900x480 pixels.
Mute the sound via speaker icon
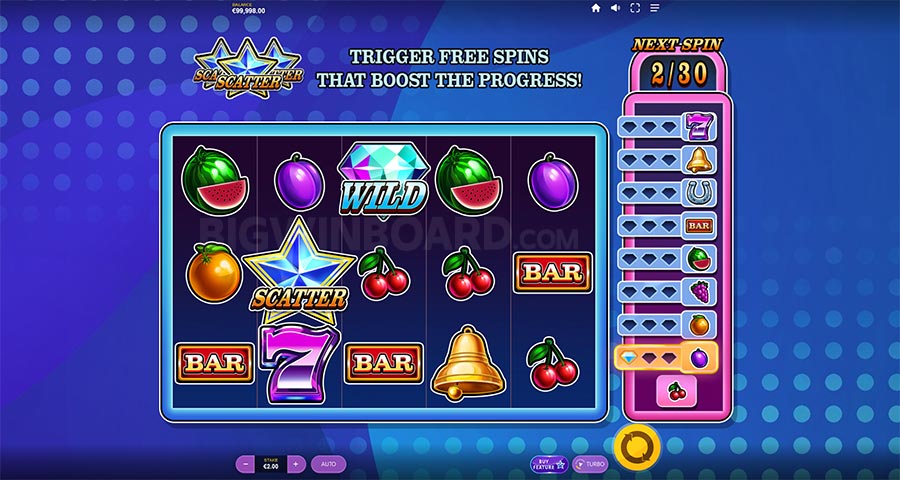[616, 8]
